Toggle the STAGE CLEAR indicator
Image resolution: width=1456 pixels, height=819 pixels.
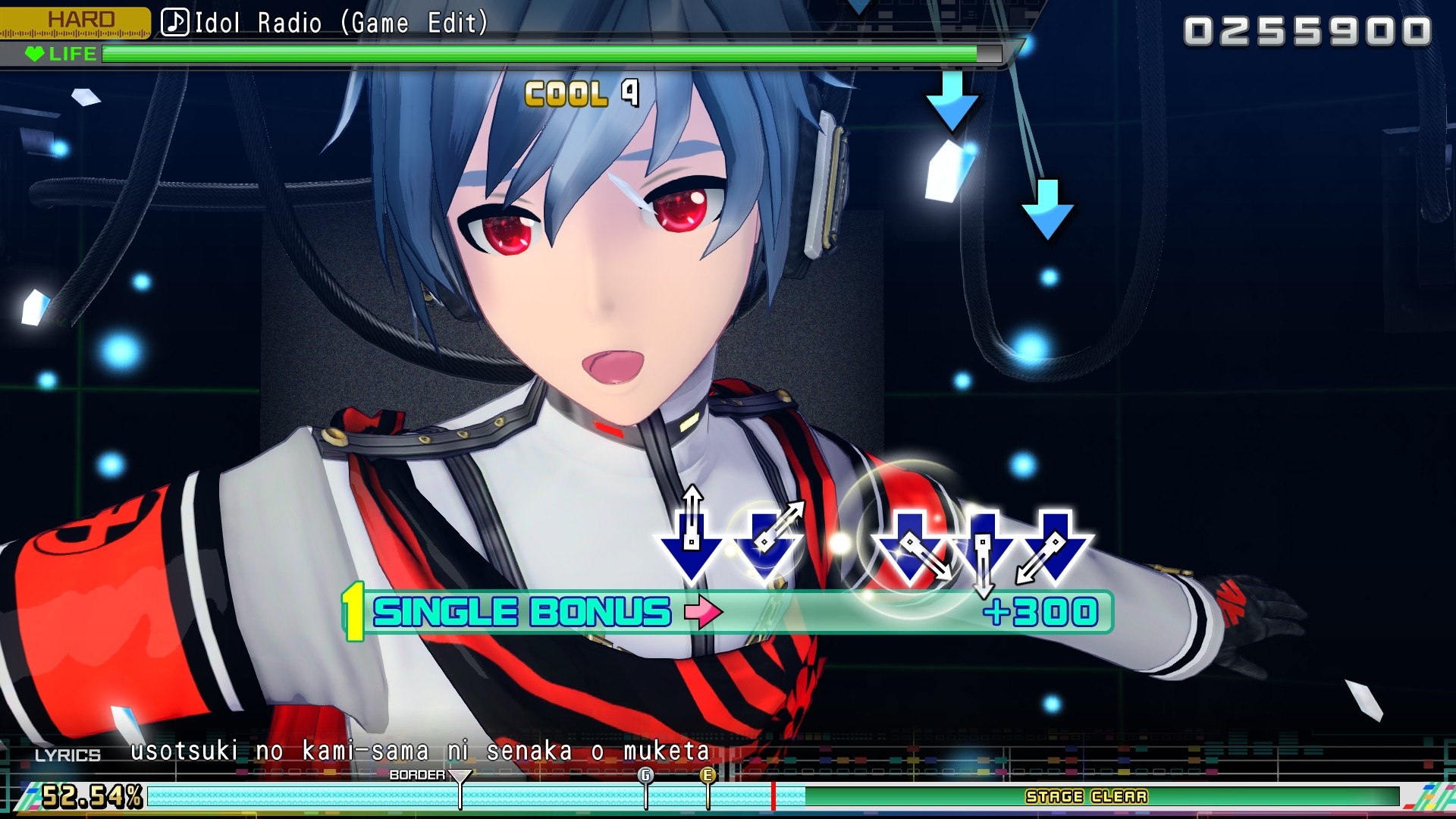pyautogui.click(x=1087, y=797)
